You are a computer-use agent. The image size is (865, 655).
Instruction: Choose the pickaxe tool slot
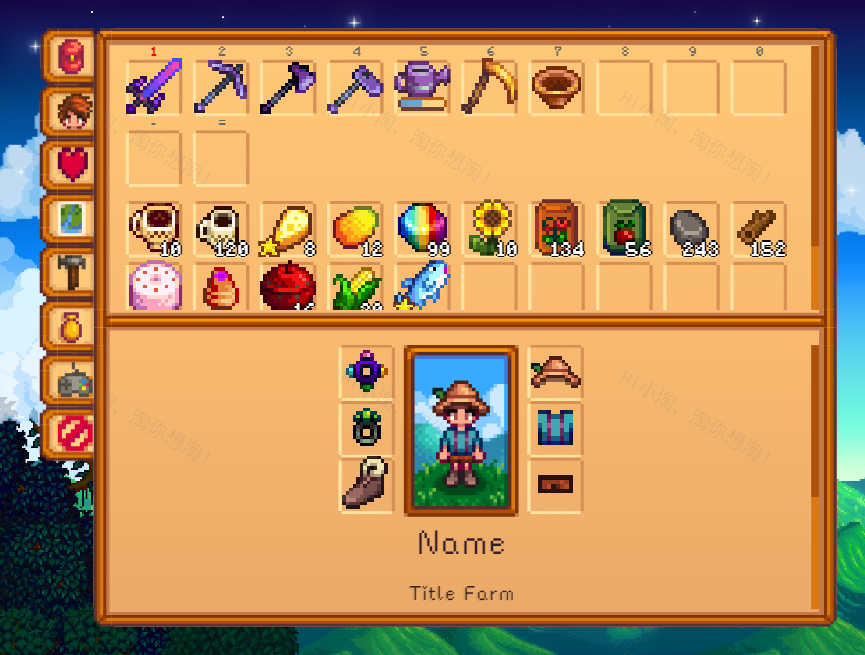220,87
